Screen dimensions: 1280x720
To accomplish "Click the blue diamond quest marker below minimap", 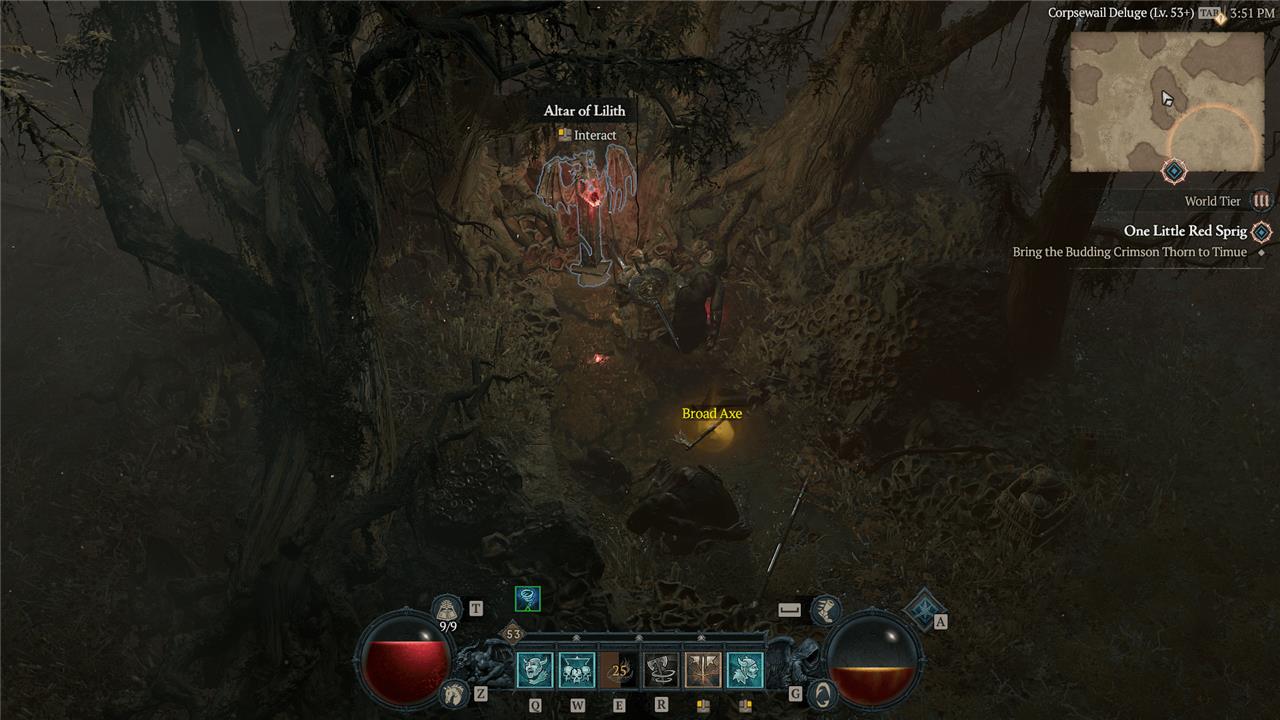I will coord(1173,172).
